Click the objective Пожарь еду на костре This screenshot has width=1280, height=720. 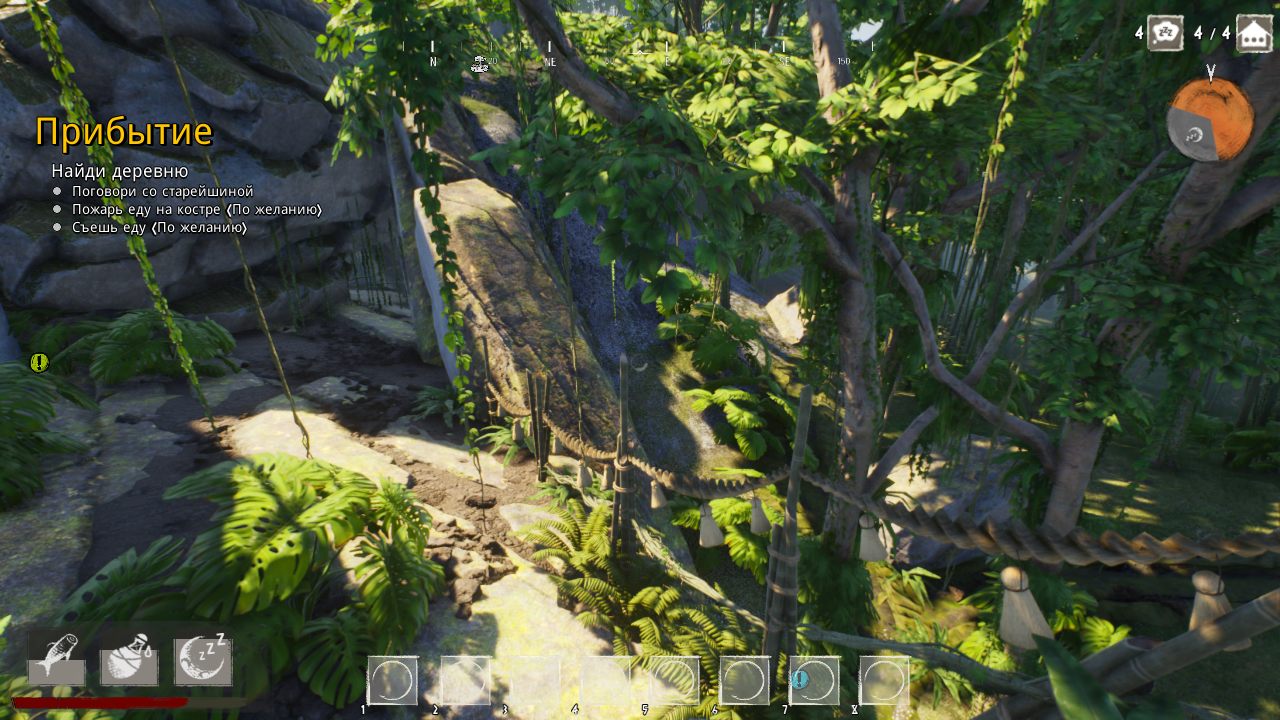point(196,209)
